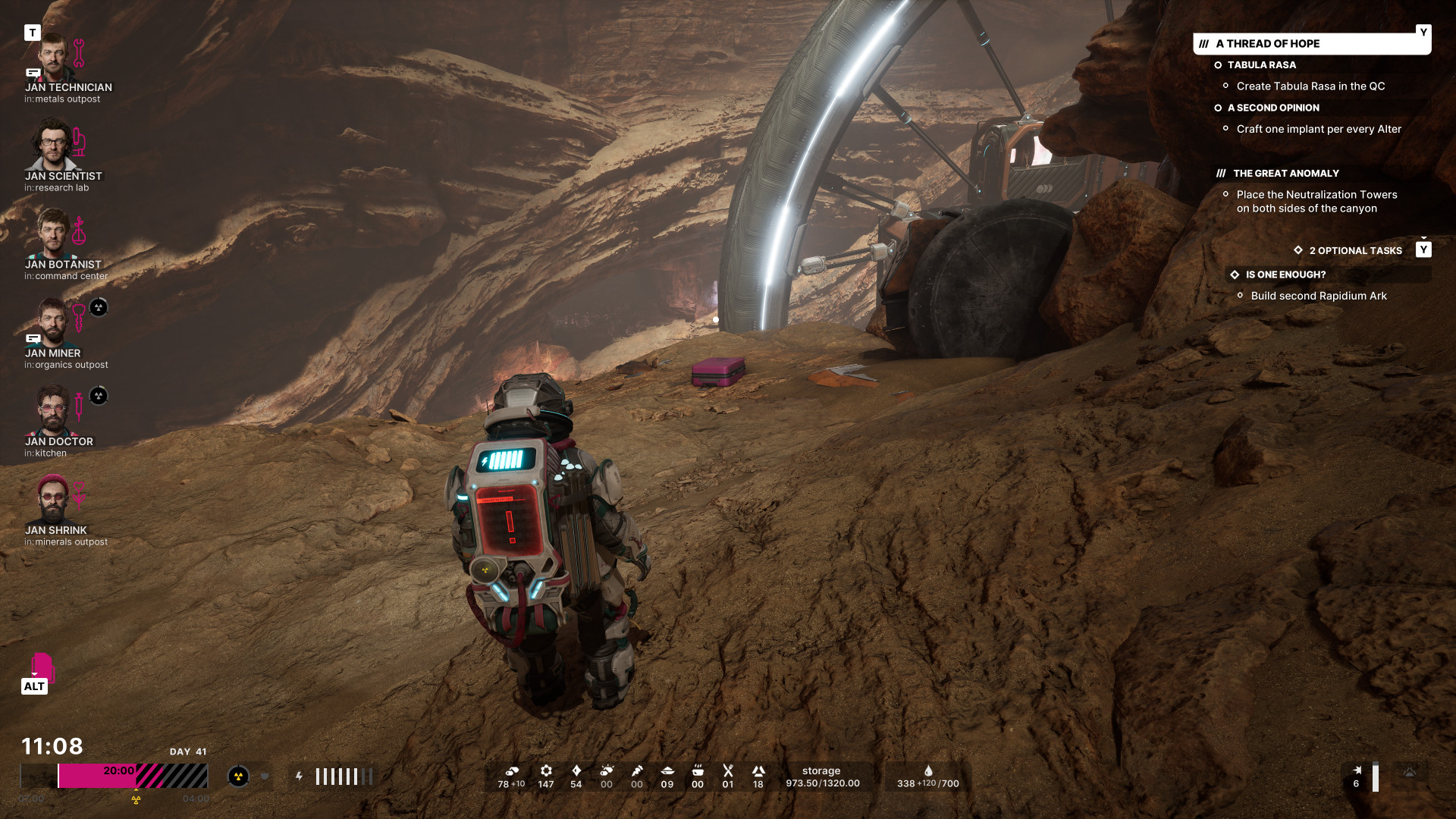Select the Tabula Rasa objective

coord(1261,65)
